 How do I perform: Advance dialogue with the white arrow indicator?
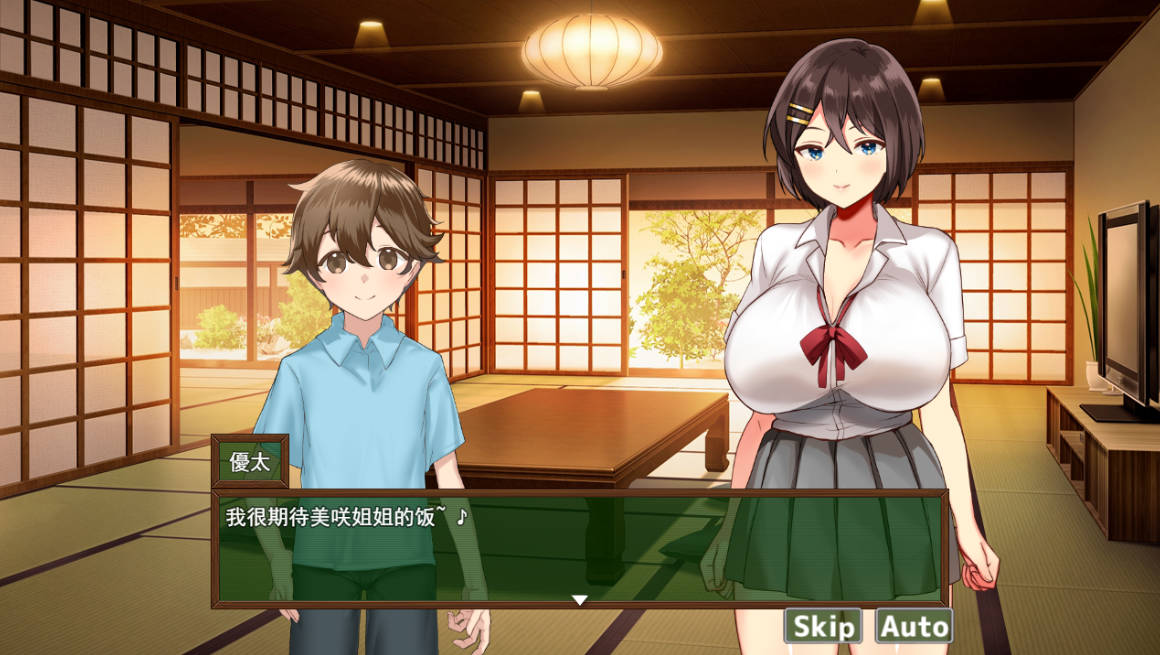click(579, 600)
